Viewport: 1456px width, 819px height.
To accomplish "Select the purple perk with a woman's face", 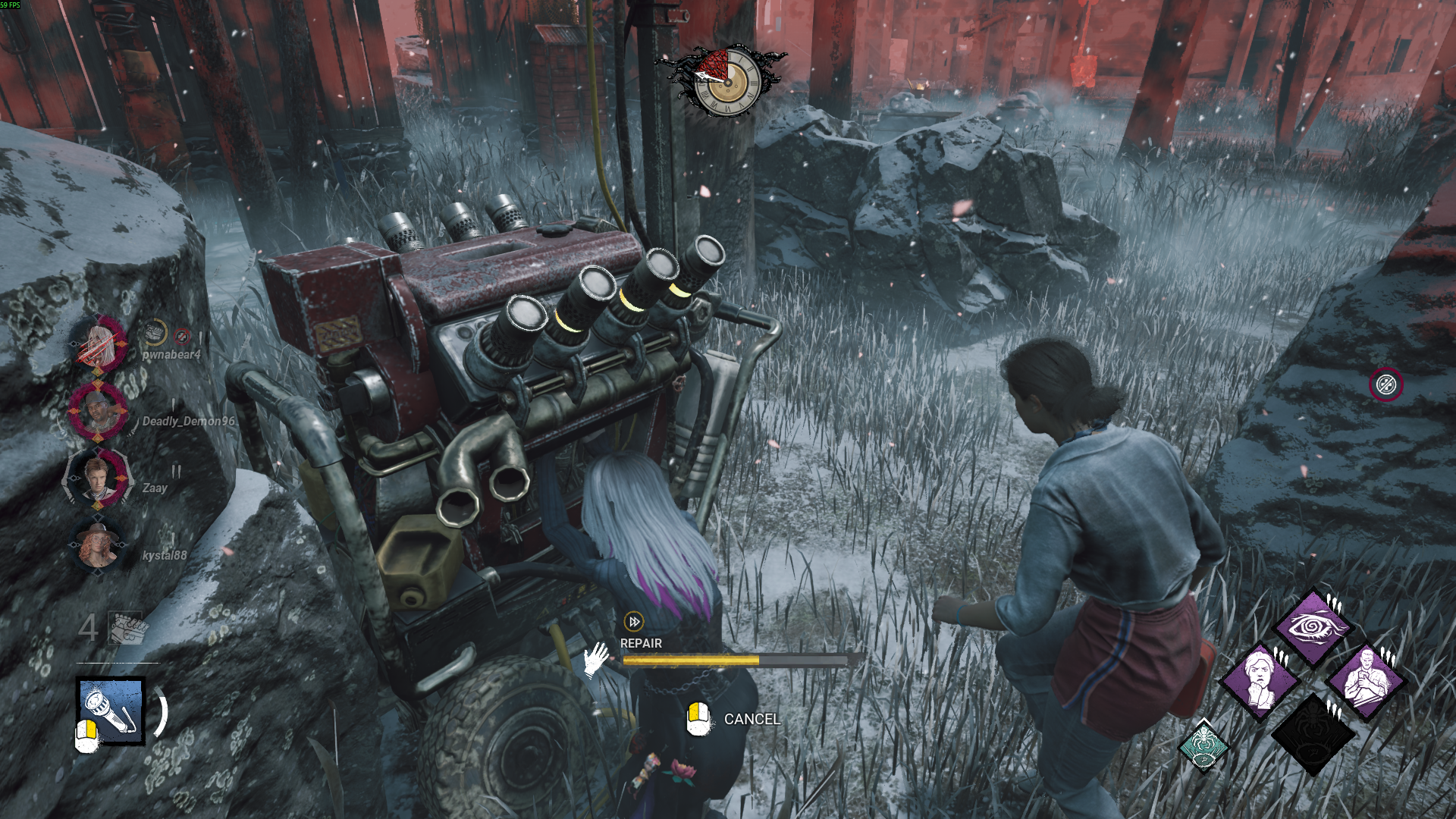I will 1260,680.
